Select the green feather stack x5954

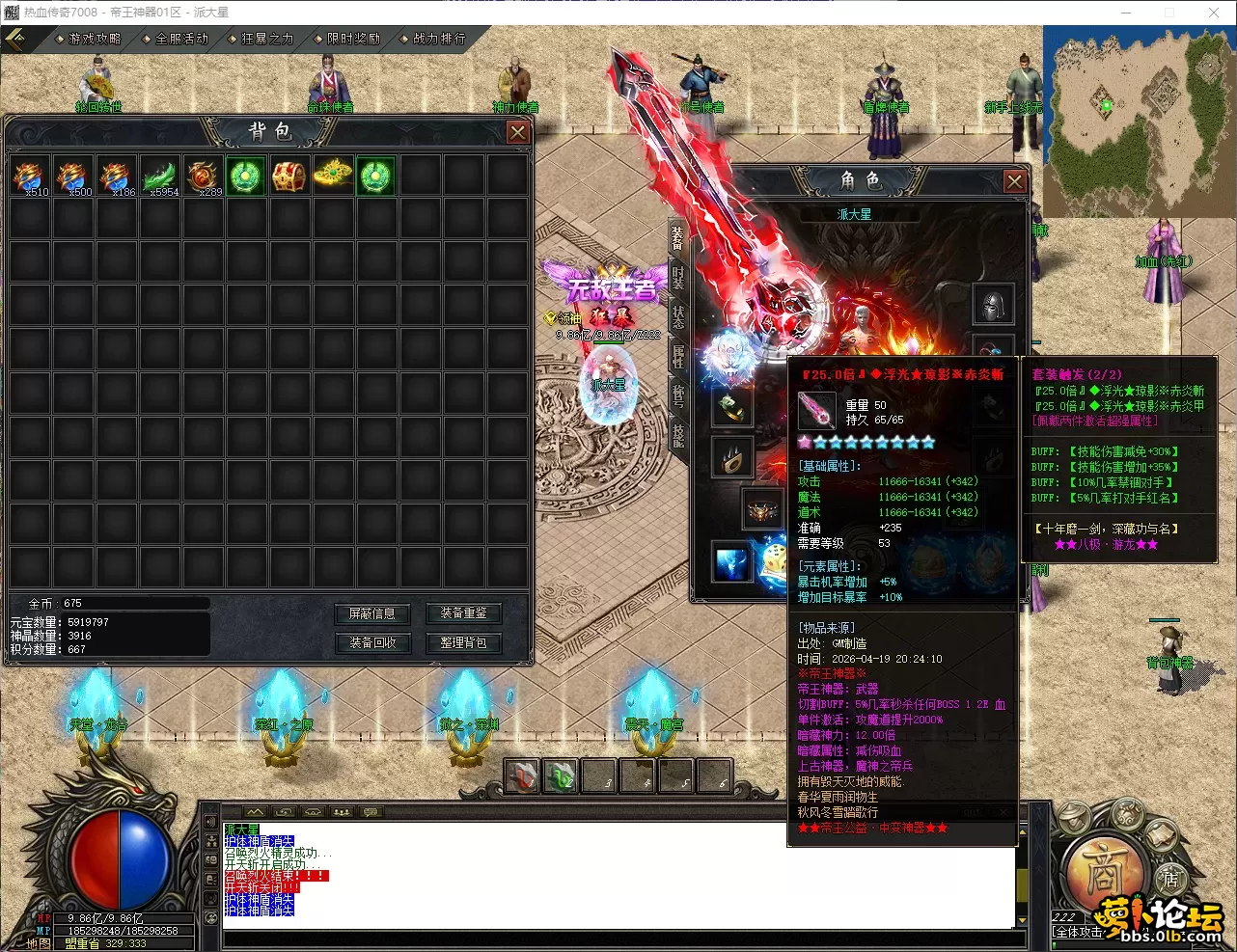coord(160,177)
